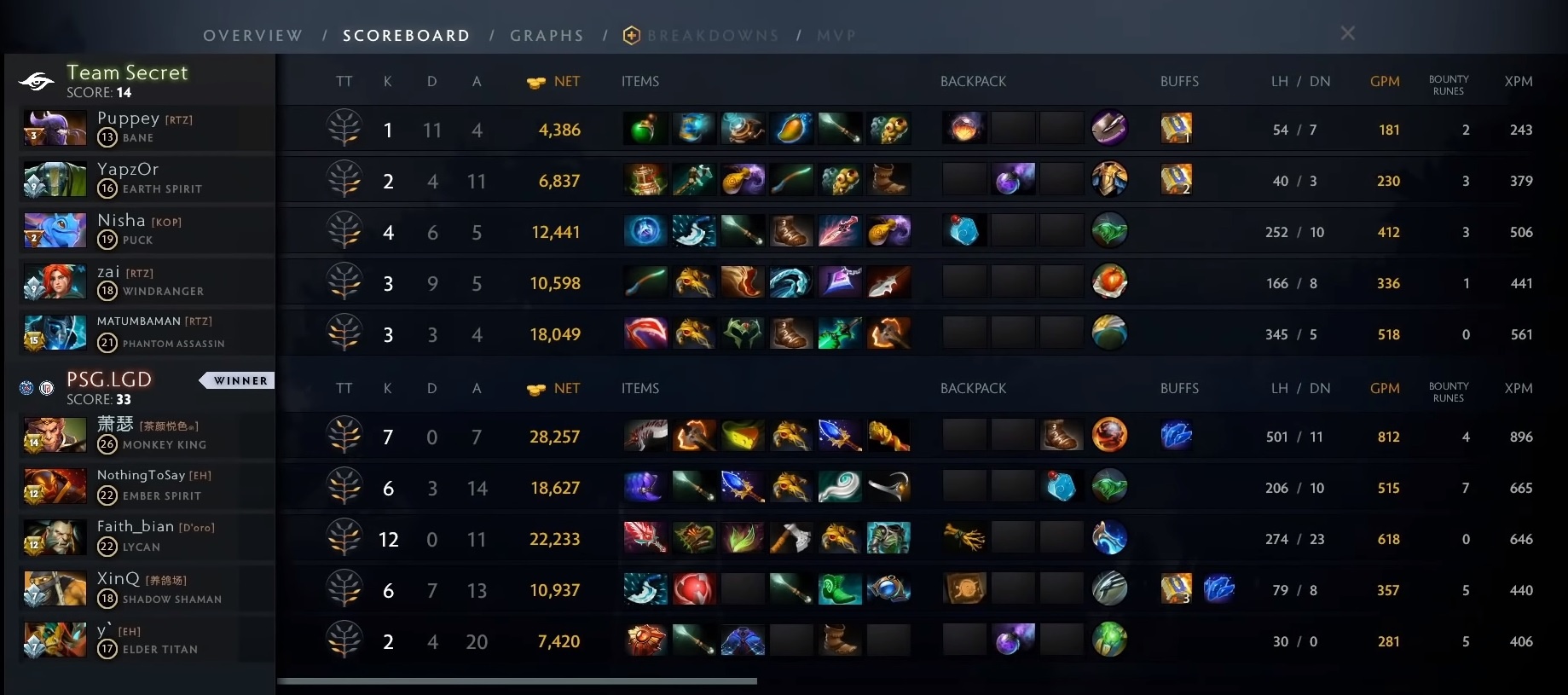The height and width of the screenshot is (695, 1568).
Task: Click YapzOr's Boots of Travel item icon
Action: coord(889,179)
